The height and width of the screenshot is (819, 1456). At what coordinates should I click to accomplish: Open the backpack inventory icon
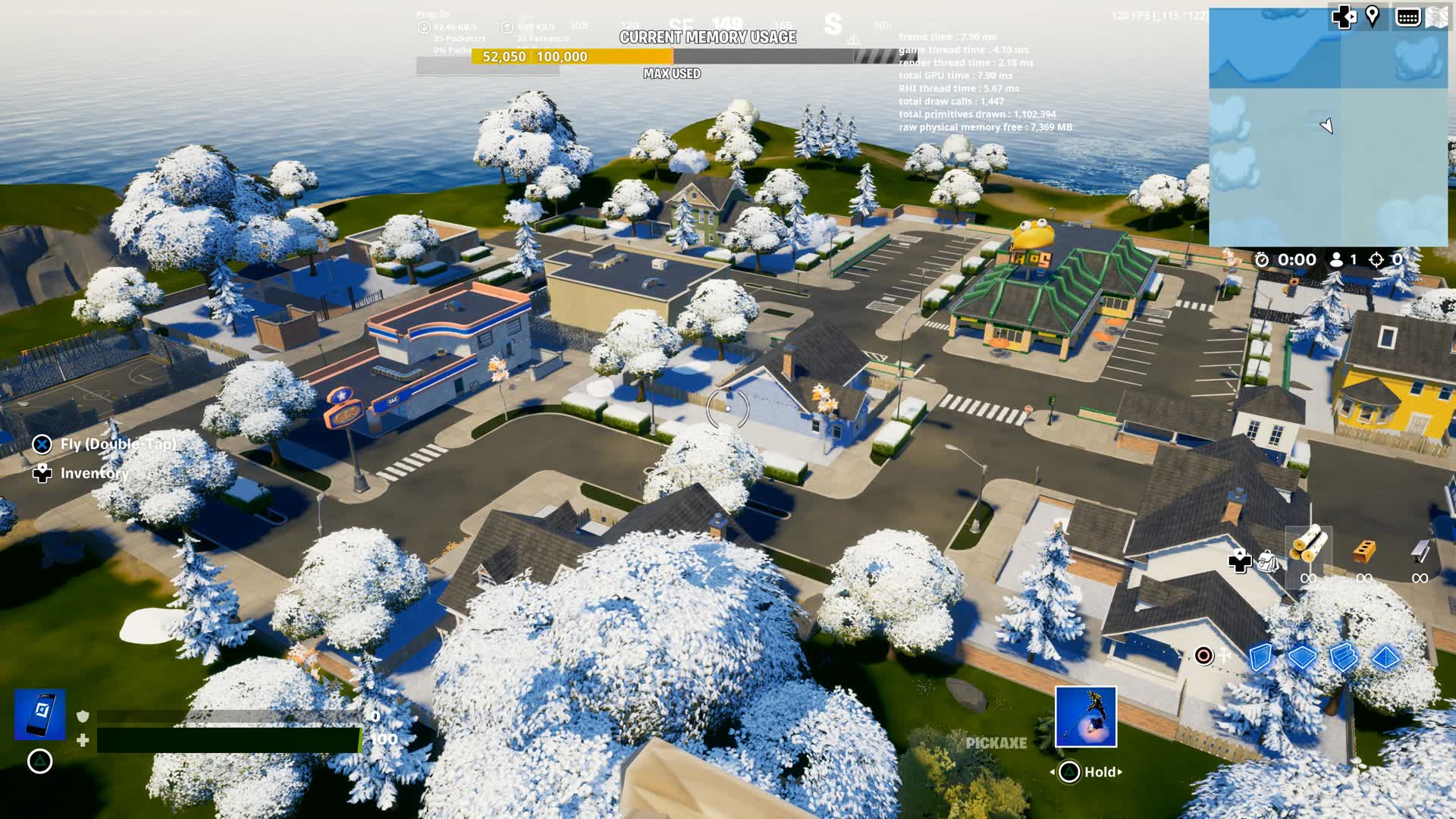(x=1268, y=563)
